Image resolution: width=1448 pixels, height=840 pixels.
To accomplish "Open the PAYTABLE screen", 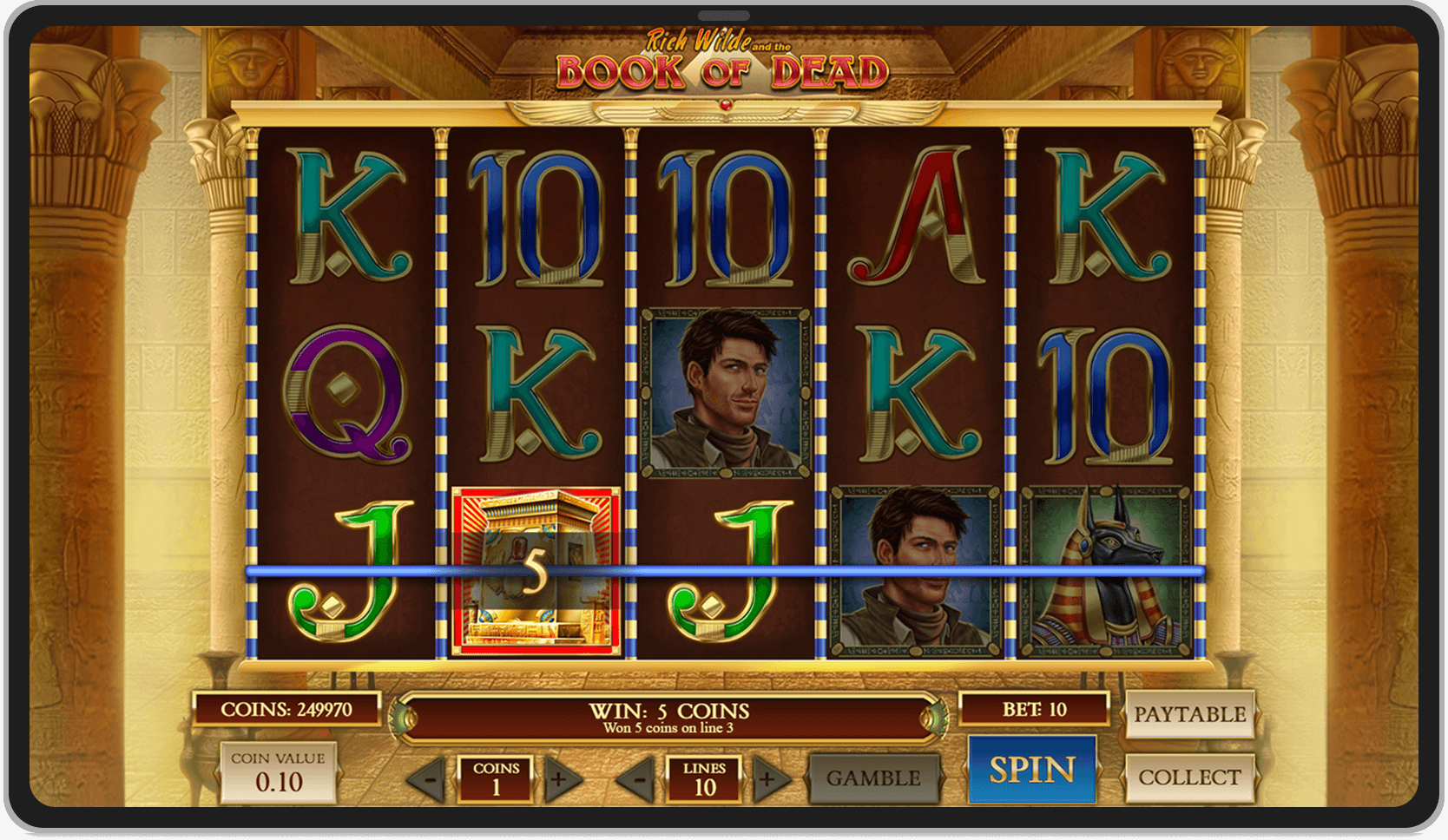I will coord(1189,714).
